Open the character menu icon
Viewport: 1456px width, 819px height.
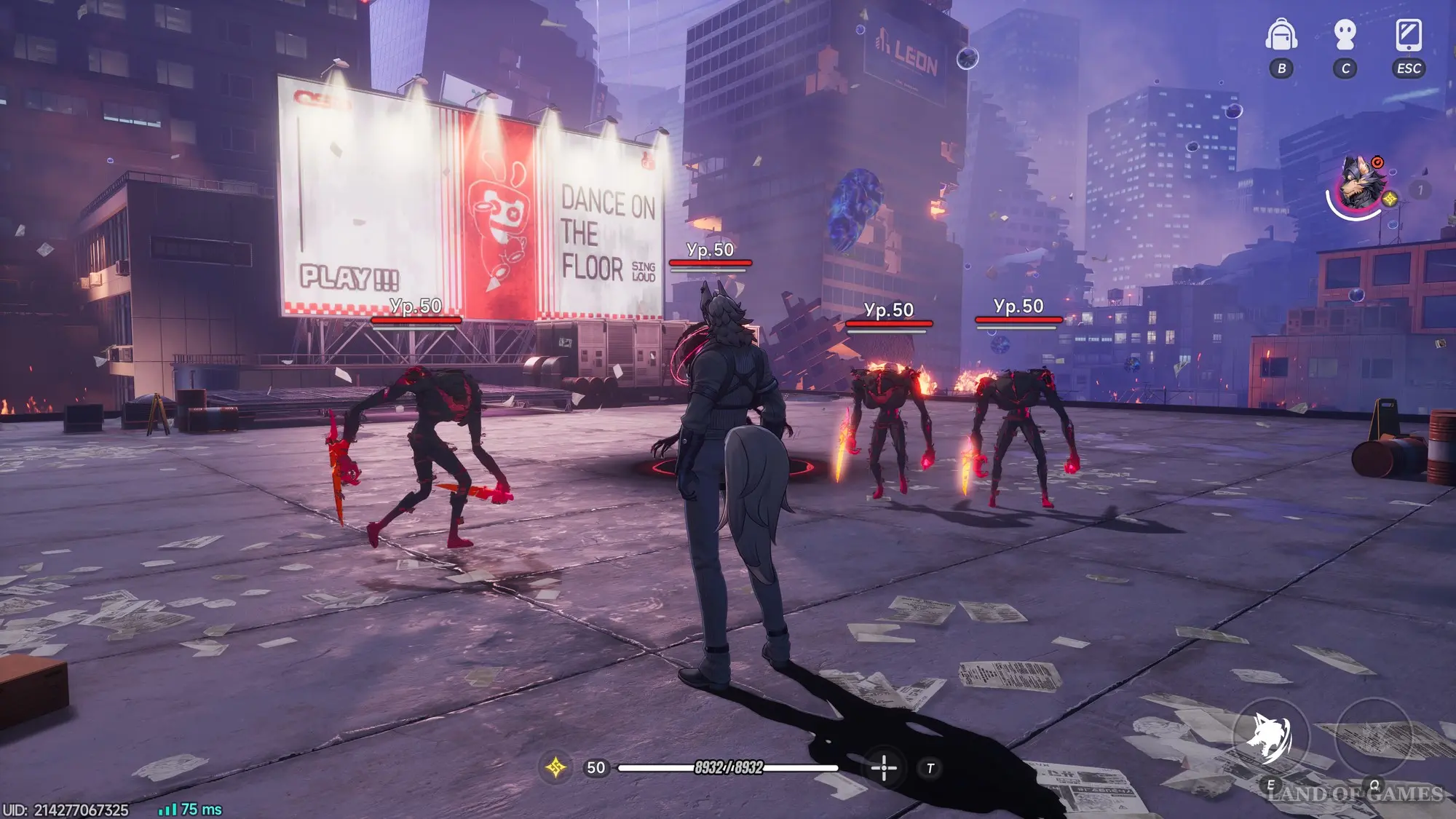(1345, 36)
